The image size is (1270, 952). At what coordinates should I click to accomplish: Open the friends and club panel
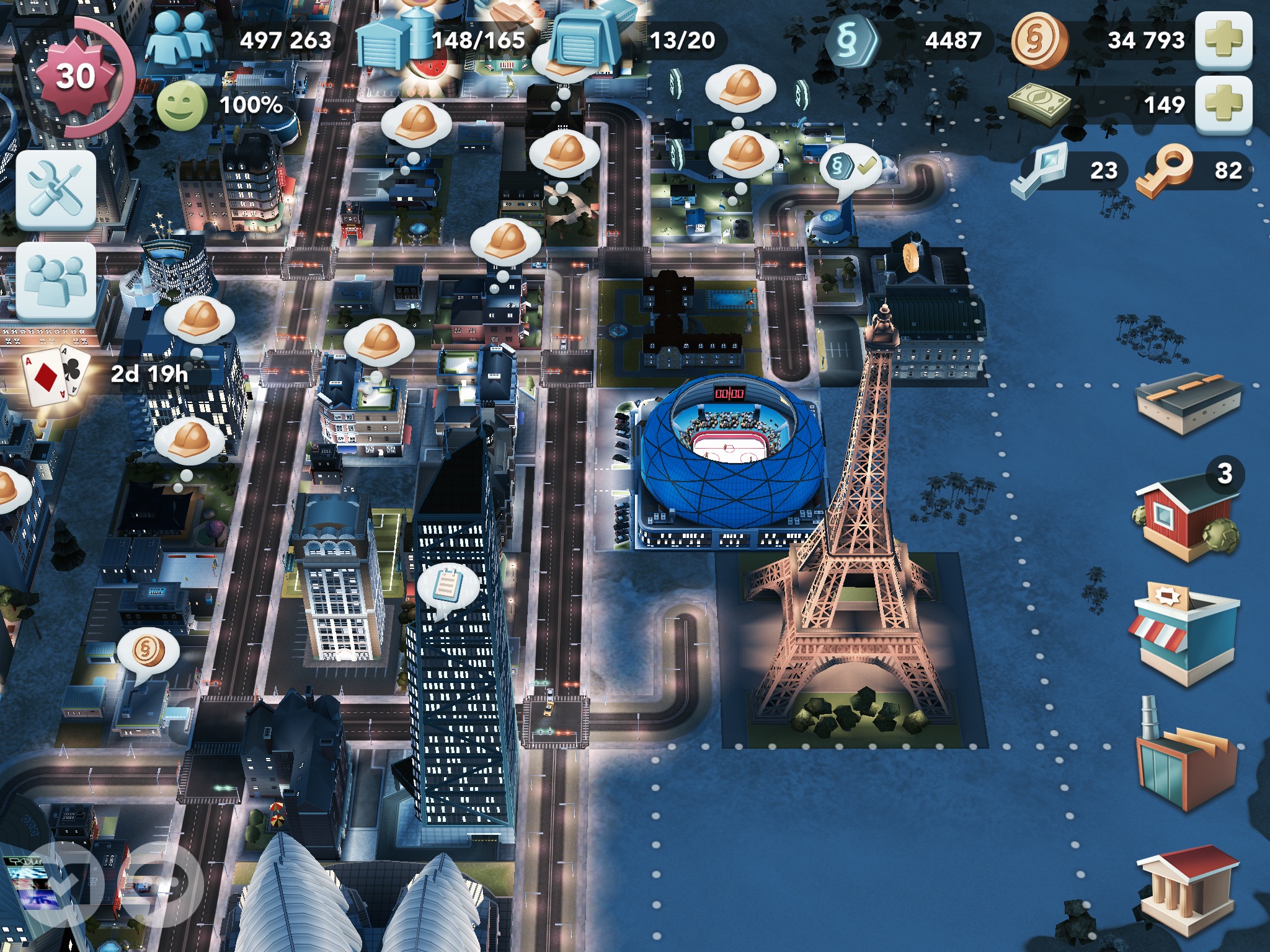click(x=56, y=280)
